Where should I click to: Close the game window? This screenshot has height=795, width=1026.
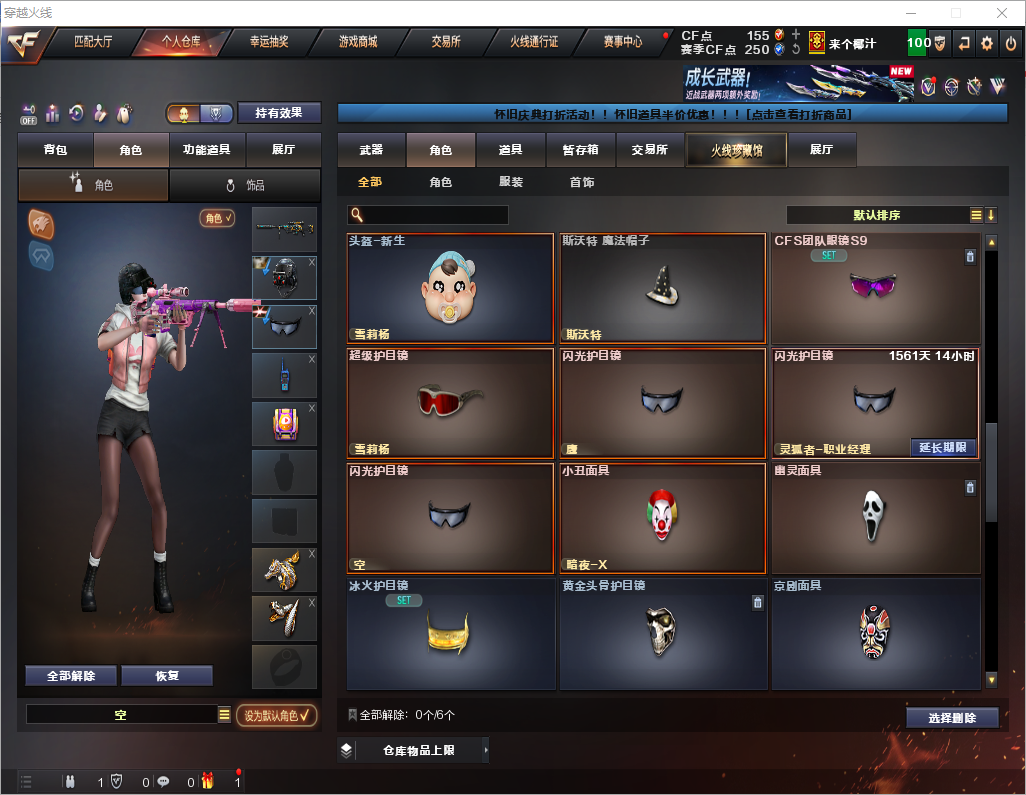(1001, 13)
